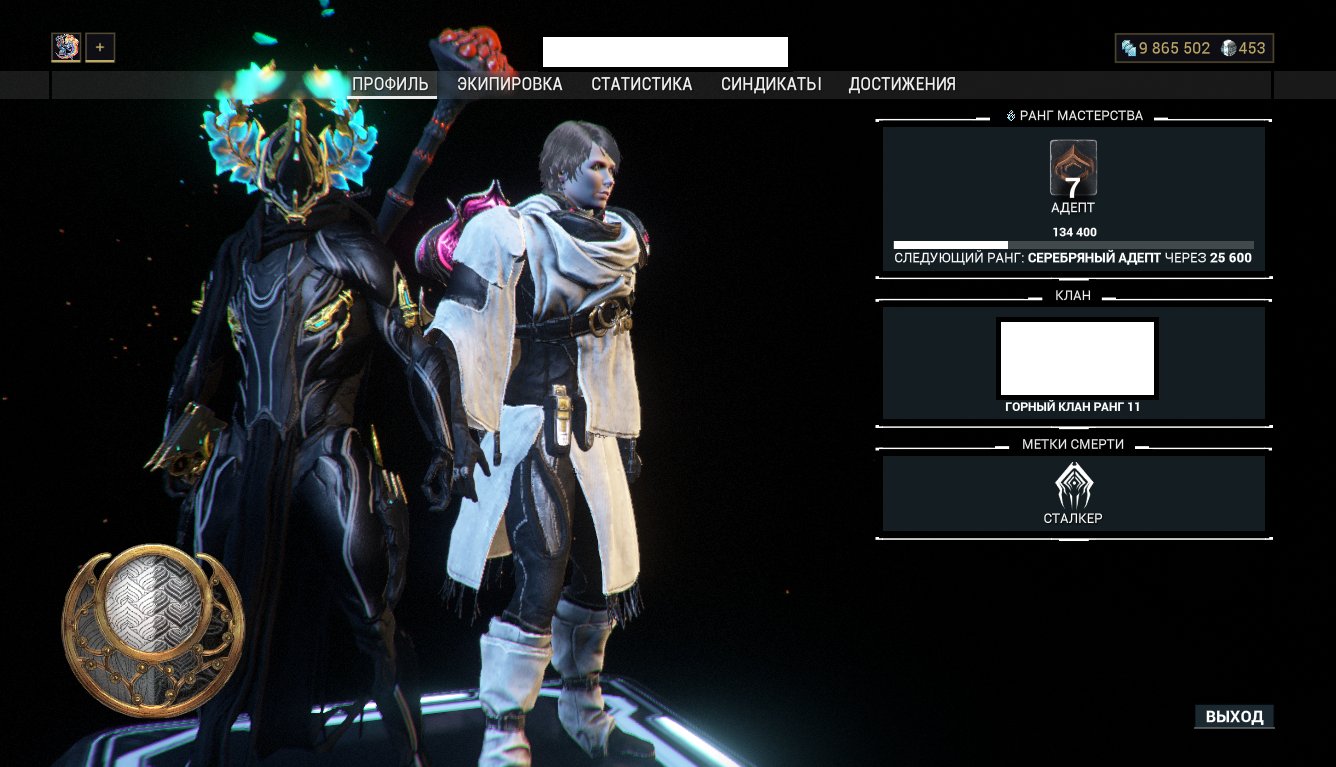Click the ВЫХОД exit button
Image resolution: width=1336 pixels, height=767 pixels.
pyautogui.click(x=1234, y=717)
